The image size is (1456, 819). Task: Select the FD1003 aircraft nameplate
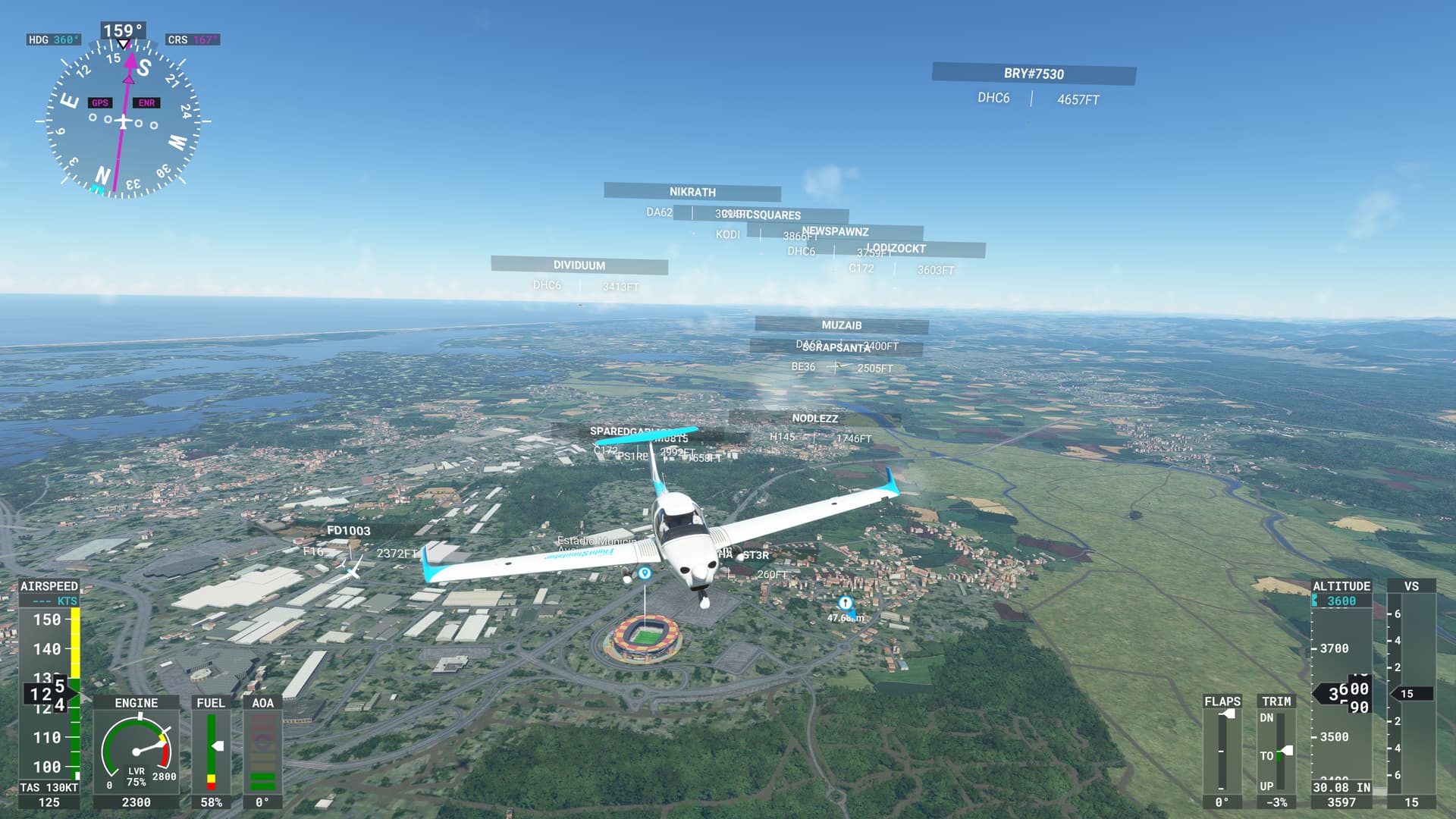[349, 531]
